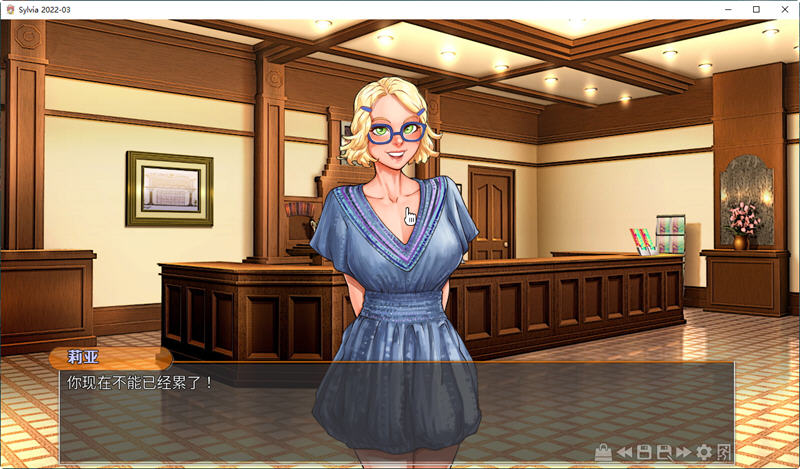The height and width of the screenshot is (469, 800).
Task: Click the running-man exit icon
Action: click(x=724, y=452)
